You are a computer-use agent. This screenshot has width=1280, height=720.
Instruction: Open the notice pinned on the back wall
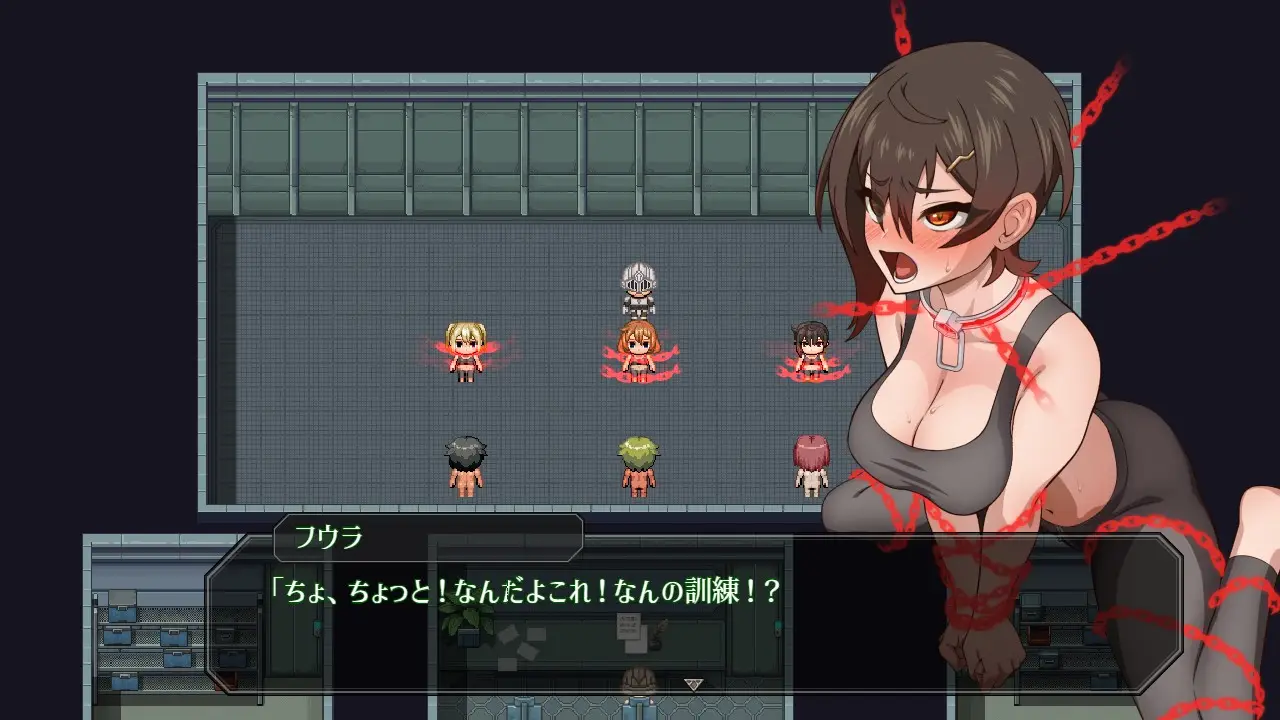point(631,627)
